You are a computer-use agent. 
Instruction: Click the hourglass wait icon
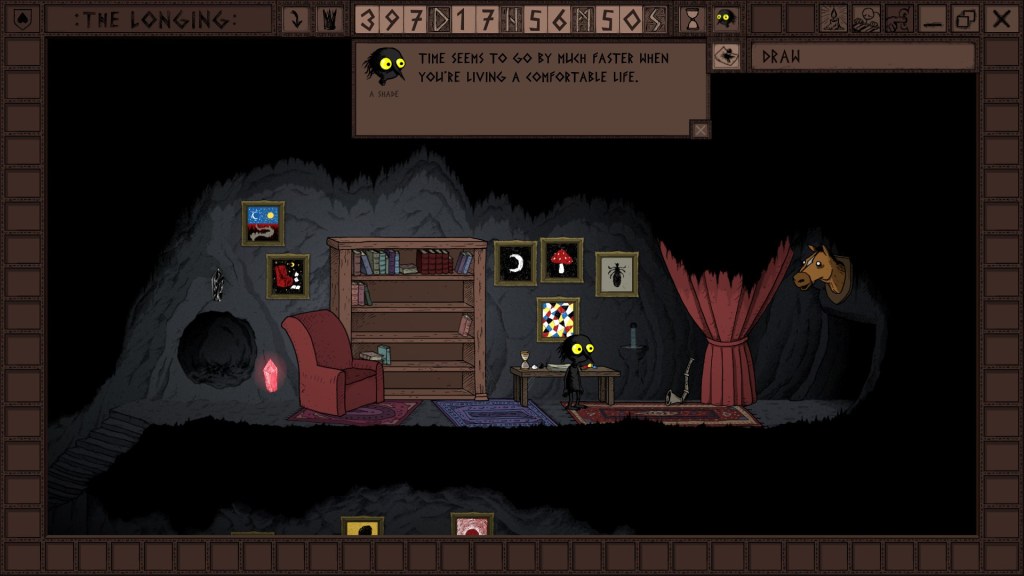coord(691,19)
